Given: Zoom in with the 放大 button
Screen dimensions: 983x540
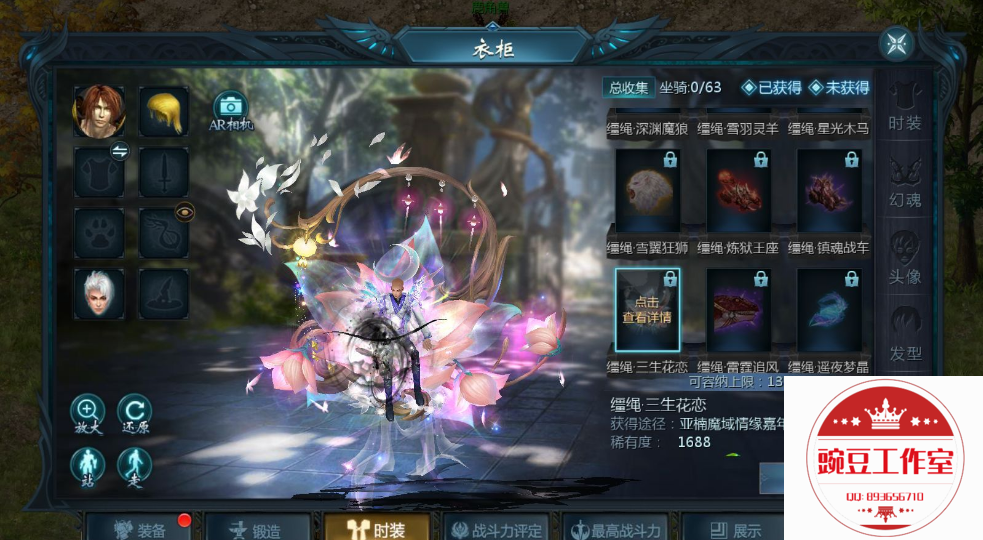Looking at the screenshot, I should coord(88,412).
